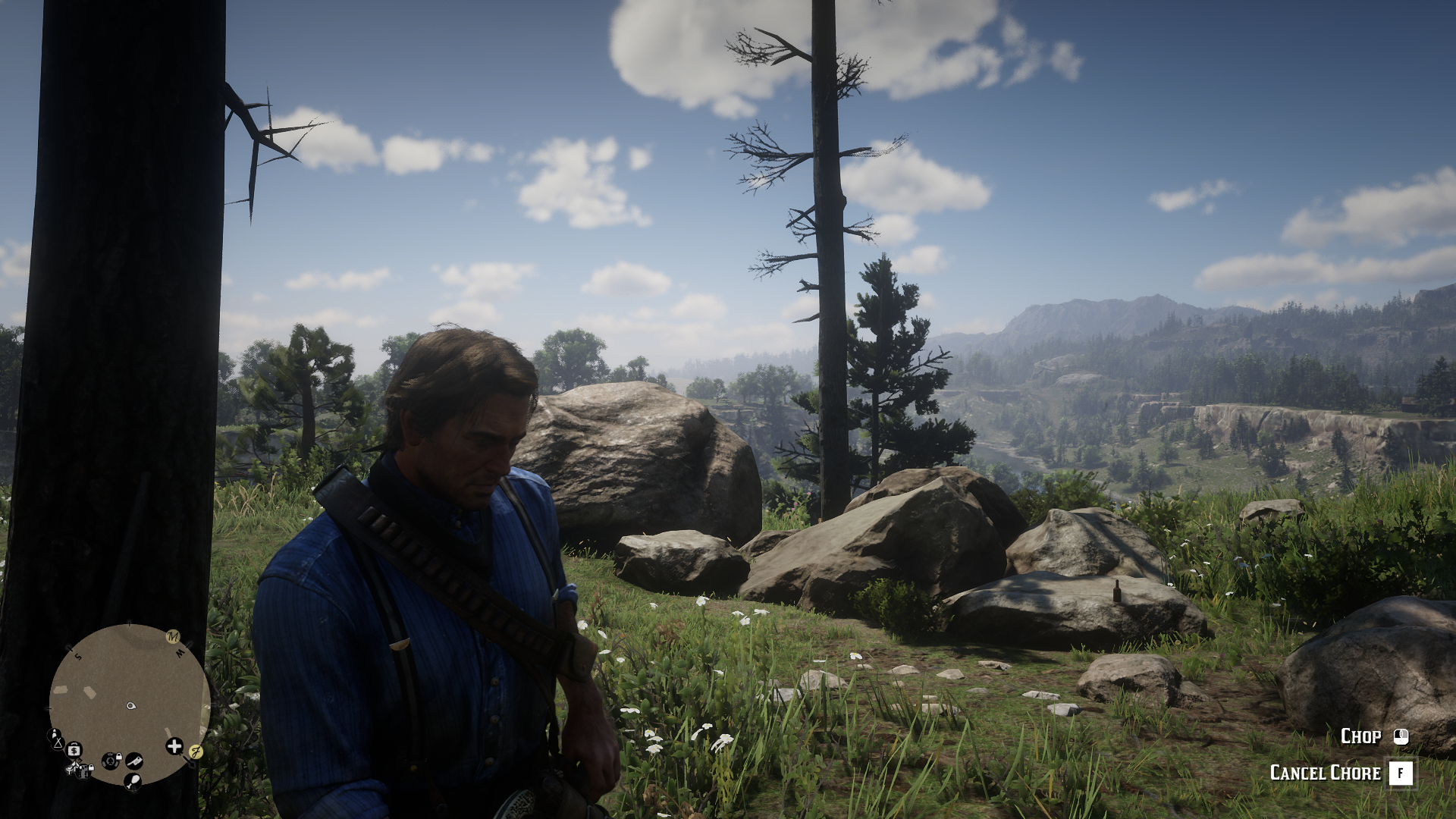Click the white plus medical marker
The height and width of the screenshot is (819, 1456).
tap(174, 746)
